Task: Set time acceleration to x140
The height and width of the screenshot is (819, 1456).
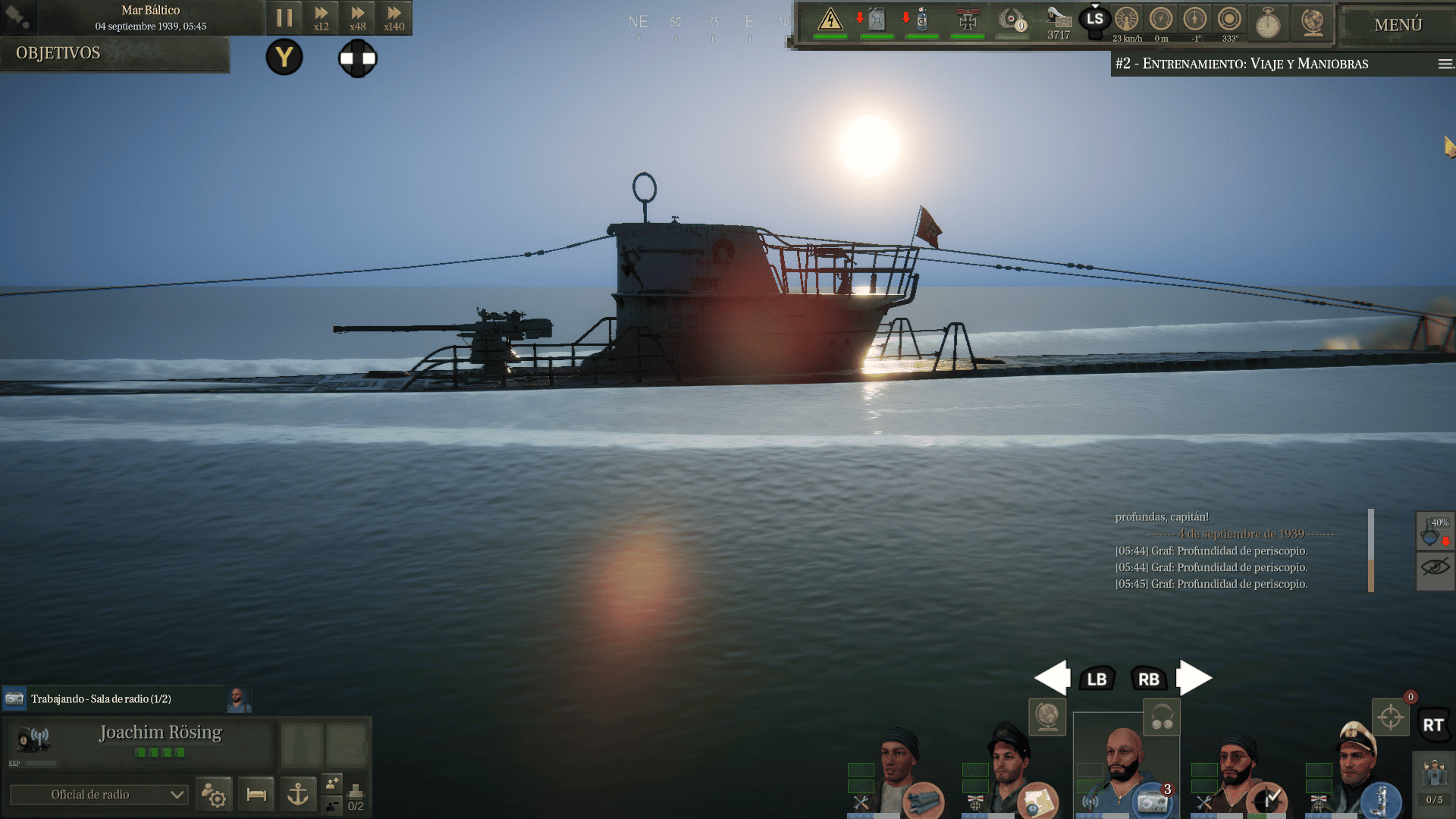Action: tap(394, 17)
